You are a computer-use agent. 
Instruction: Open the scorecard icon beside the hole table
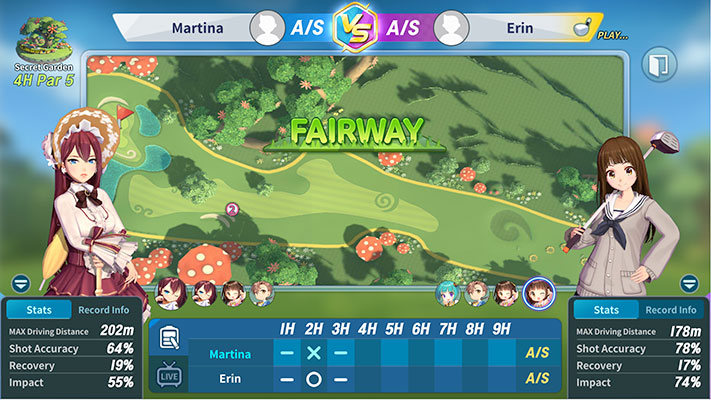[169, 338]
